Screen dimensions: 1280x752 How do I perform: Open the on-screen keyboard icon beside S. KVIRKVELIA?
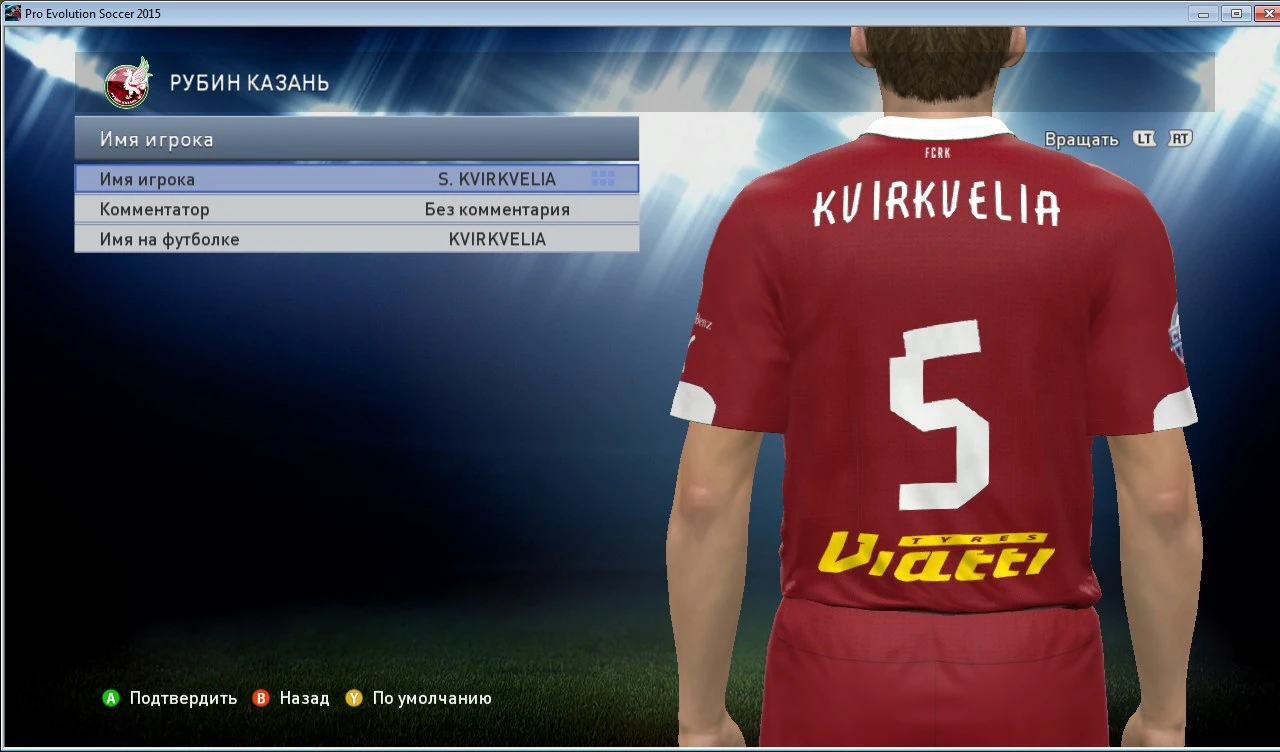coord(603,178)
